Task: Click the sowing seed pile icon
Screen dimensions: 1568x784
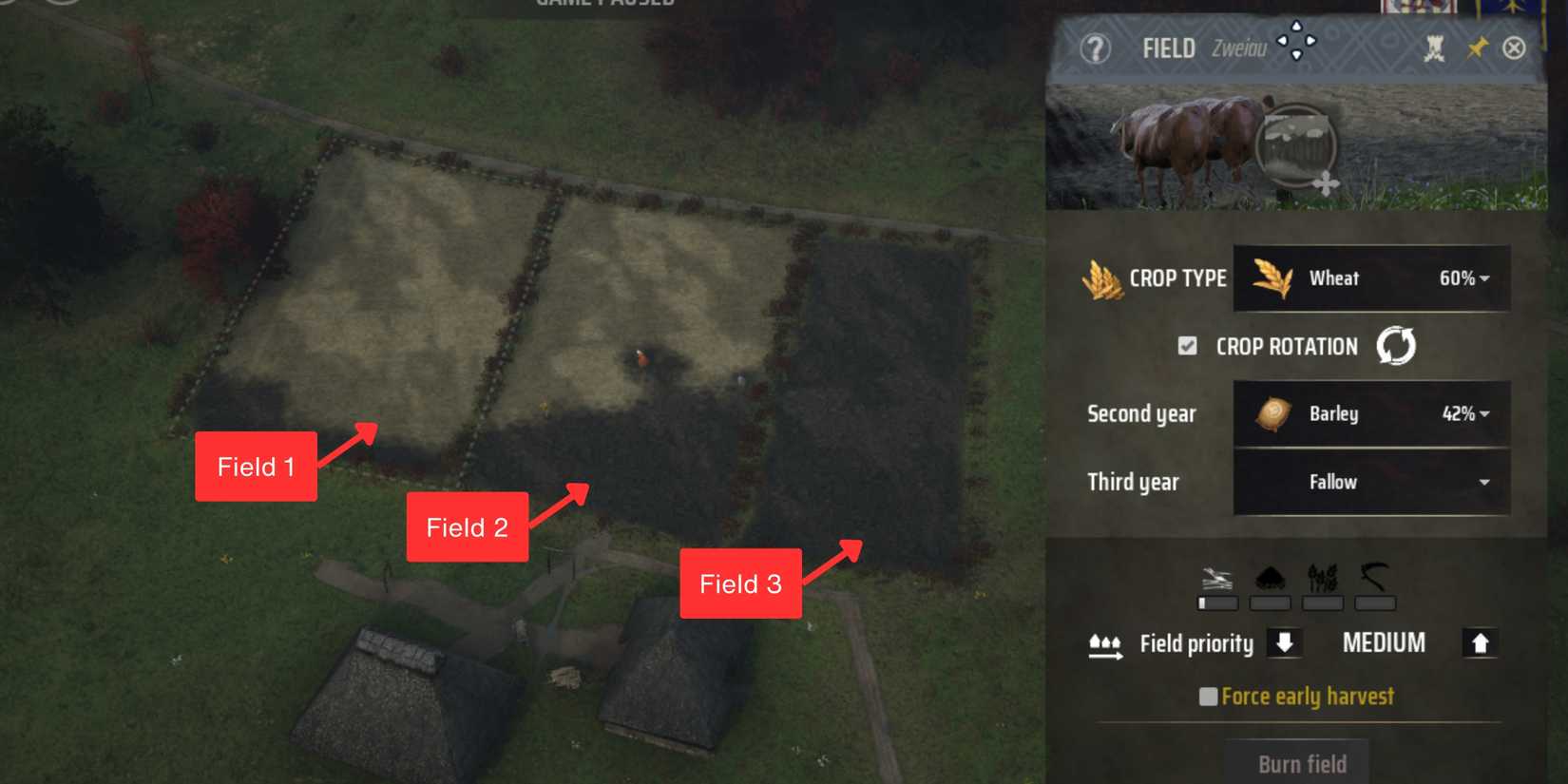Action: click(1272, 576)
